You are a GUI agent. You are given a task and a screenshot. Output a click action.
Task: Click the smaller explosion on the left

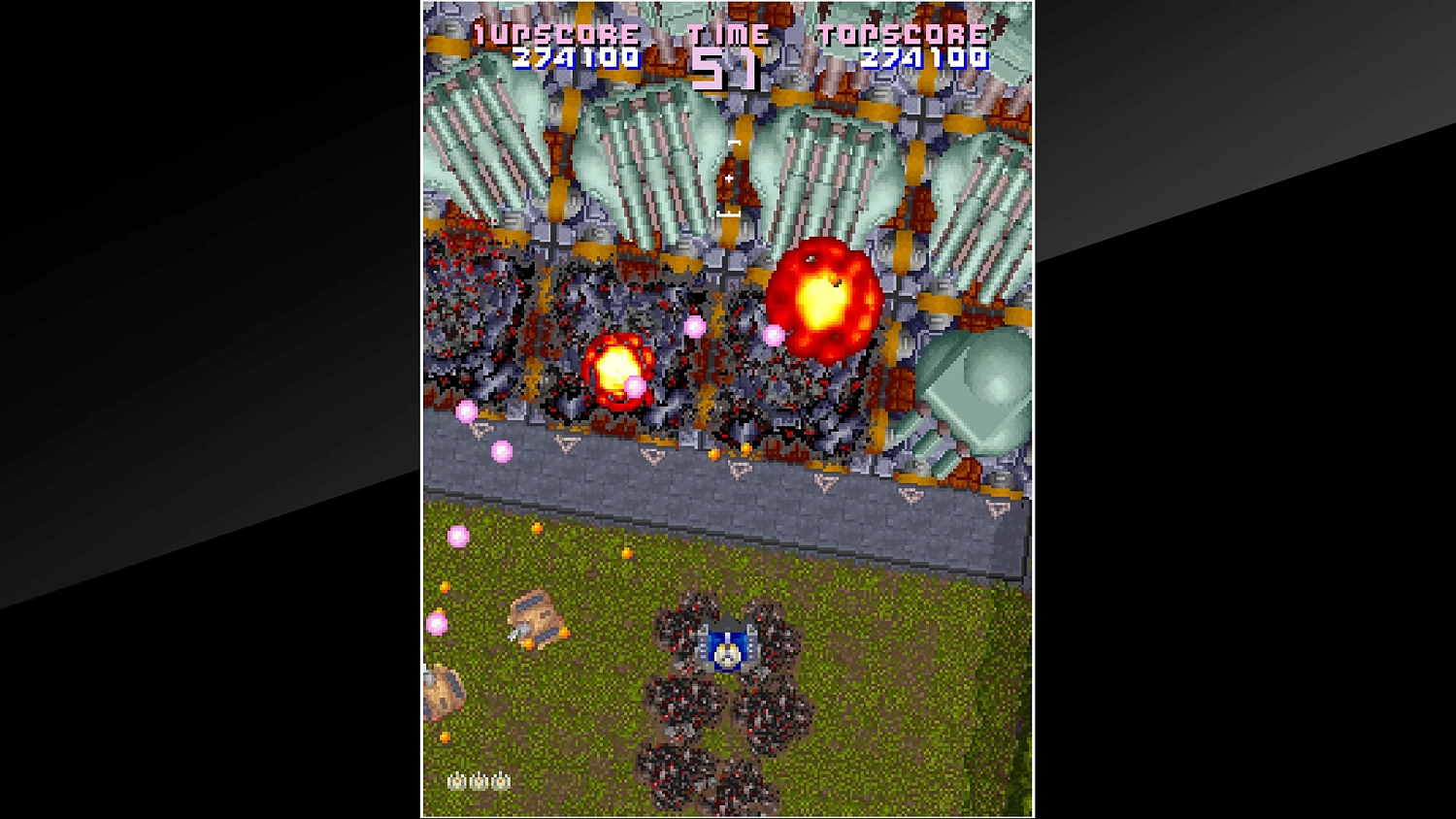point(618,374)
